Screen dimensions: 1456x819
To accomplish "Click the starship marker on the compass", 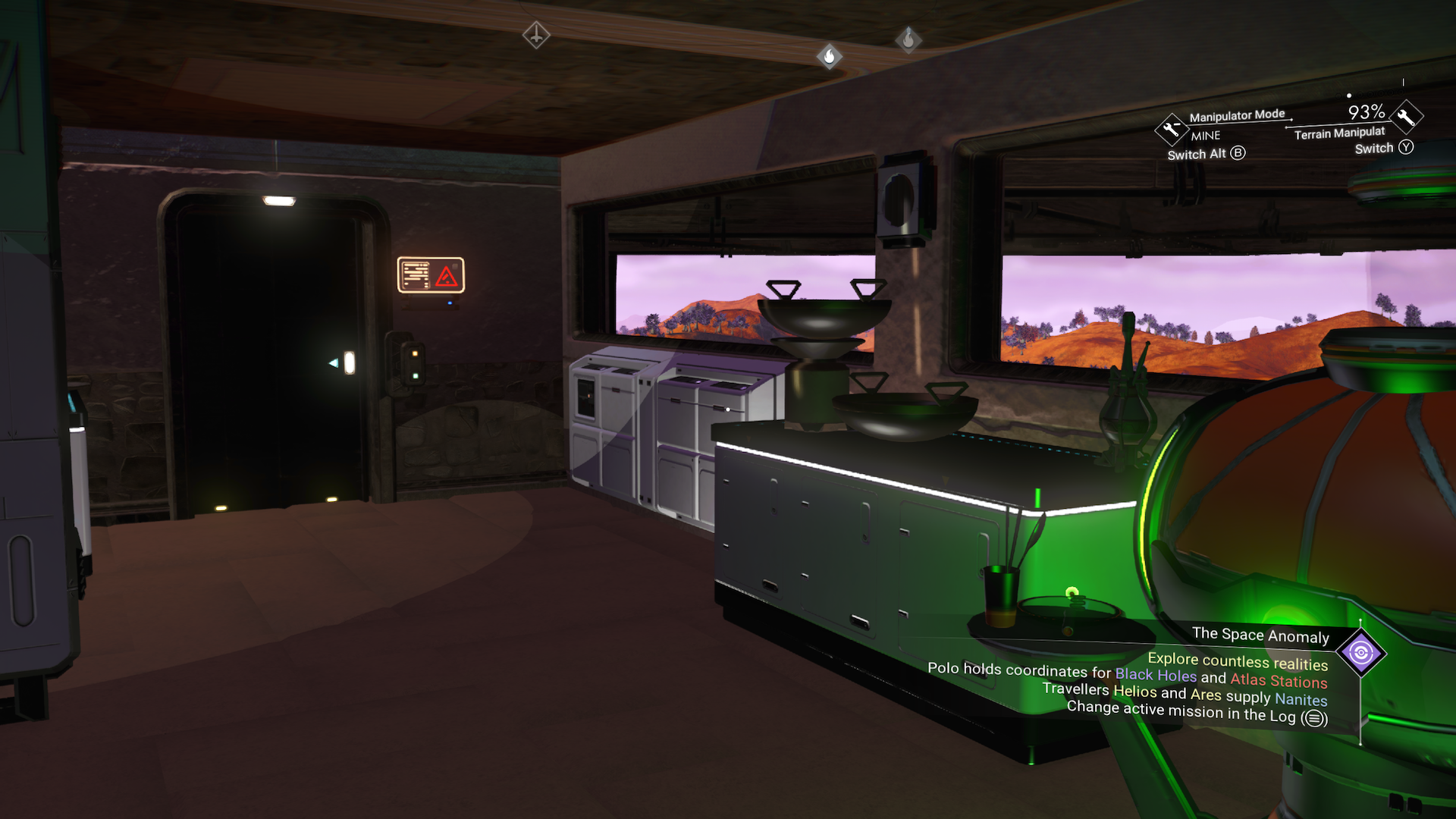I will point(536,35).
